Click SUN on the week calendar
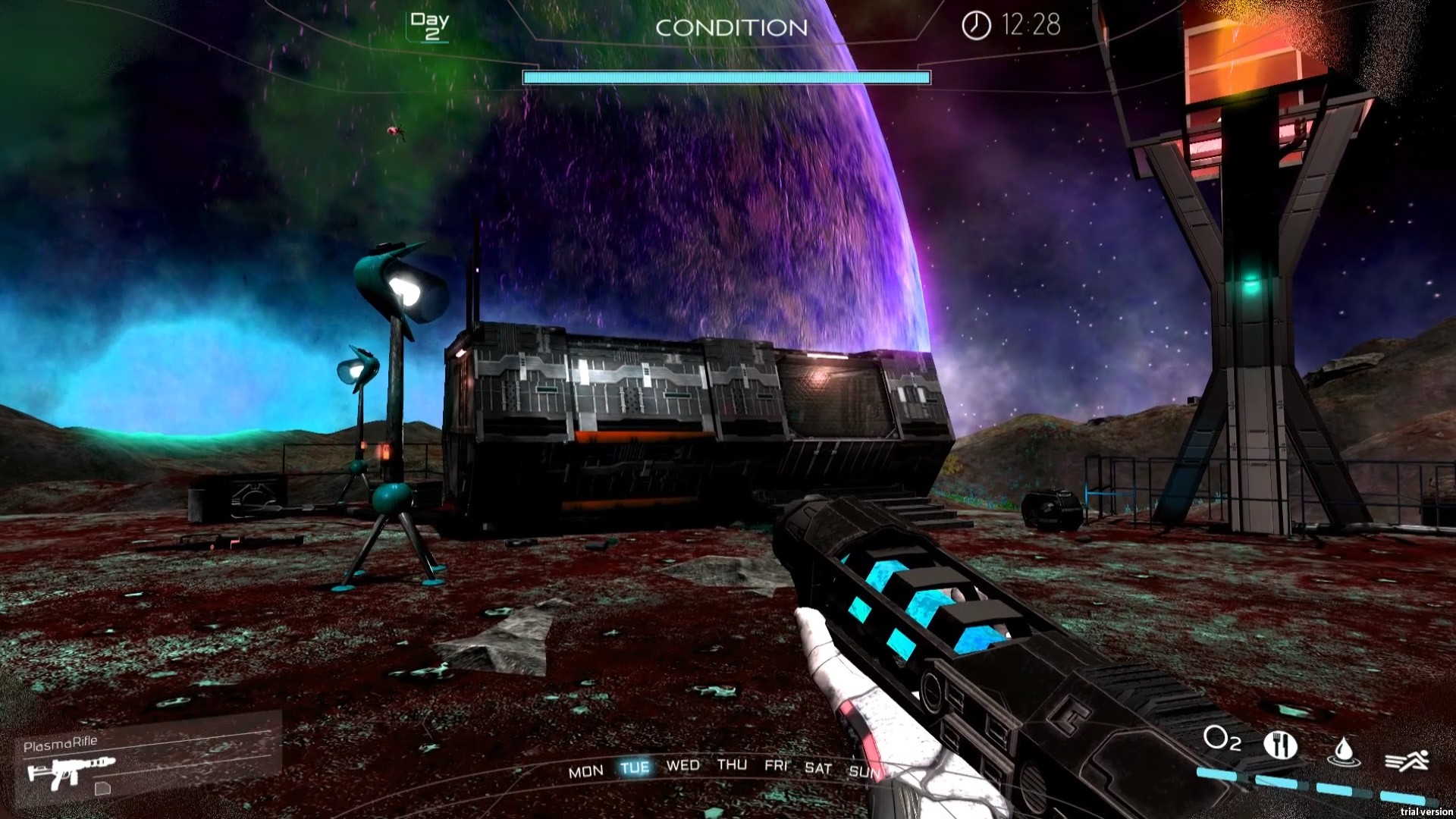Screen dimensions: 1456x819 (x=864, y=771)
